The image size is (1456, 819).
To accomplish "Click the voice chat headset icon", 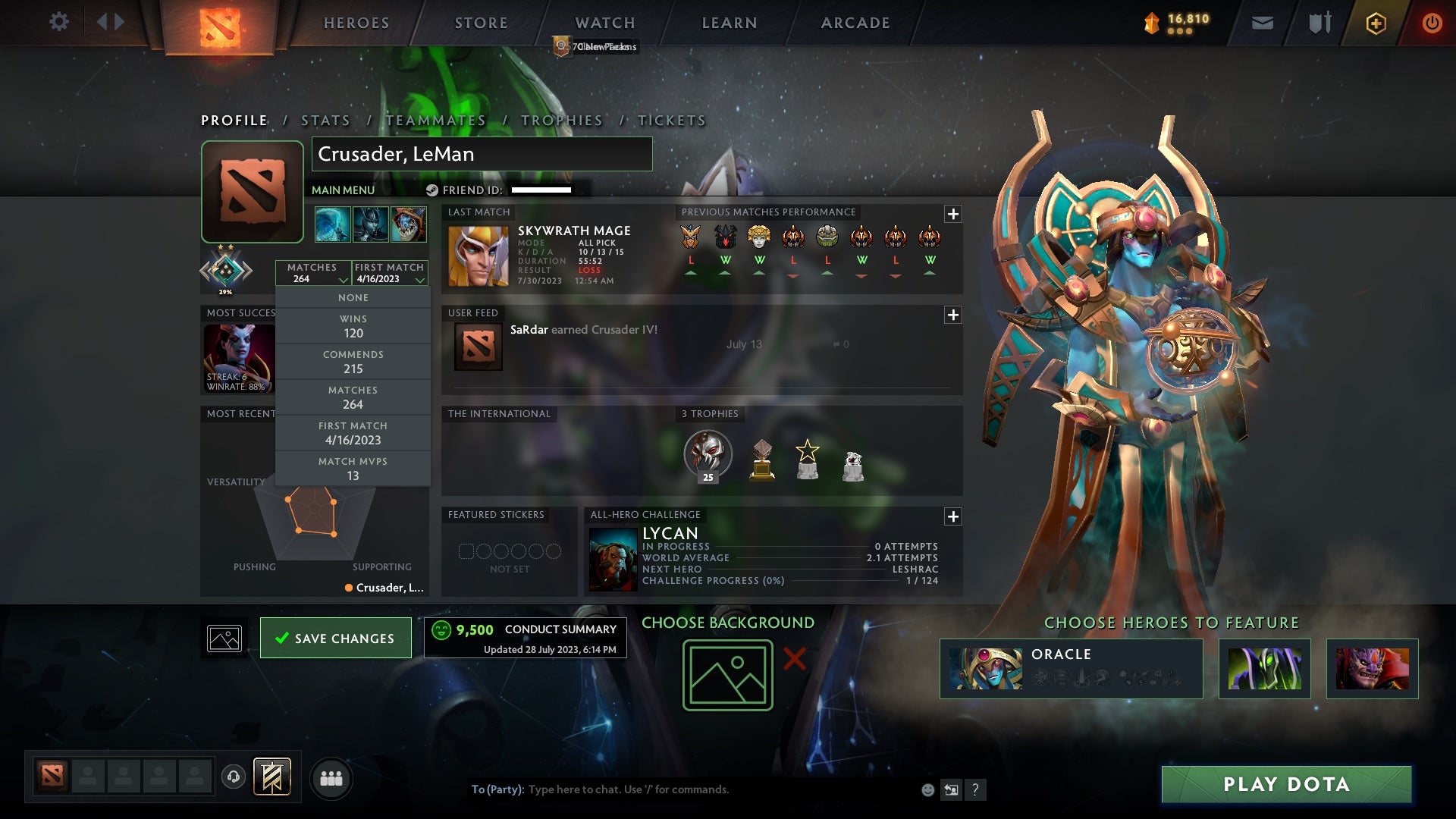I will (x=233, y=778).
